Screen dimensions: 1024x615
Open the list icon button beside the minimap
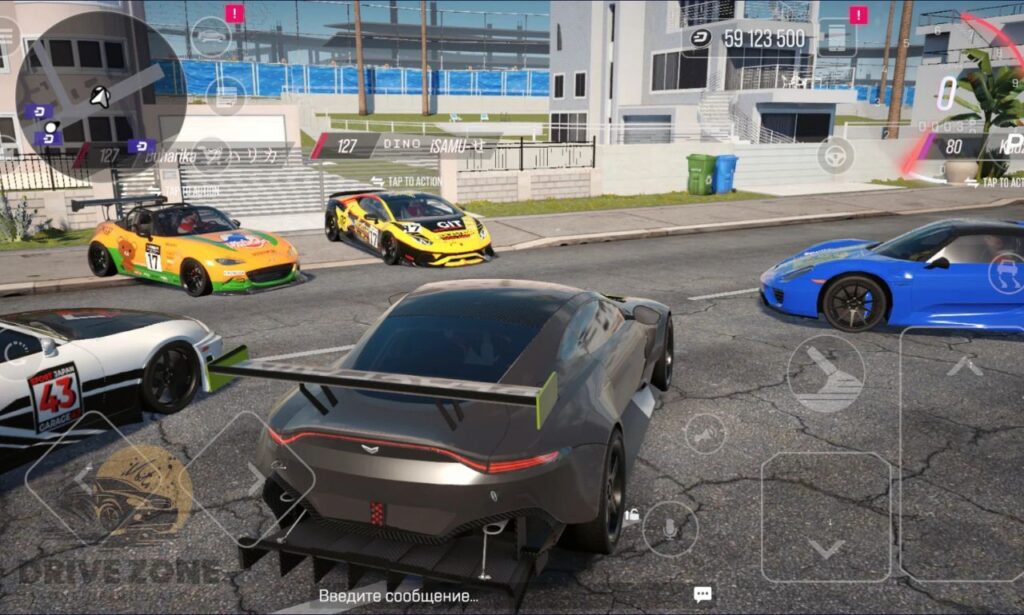(226, 95)
